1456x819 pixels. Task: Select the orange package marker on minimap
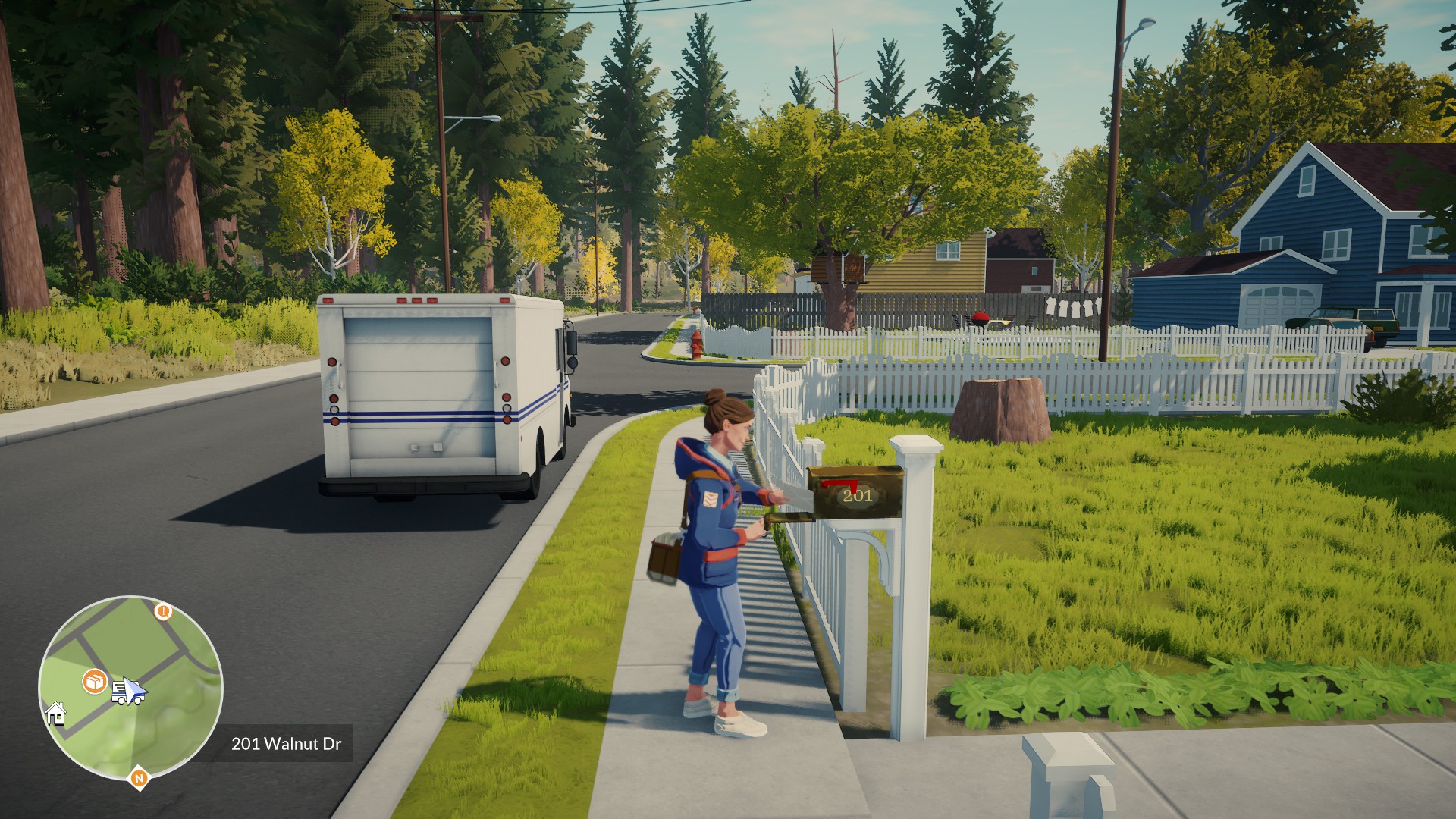(x=95, y=681)
